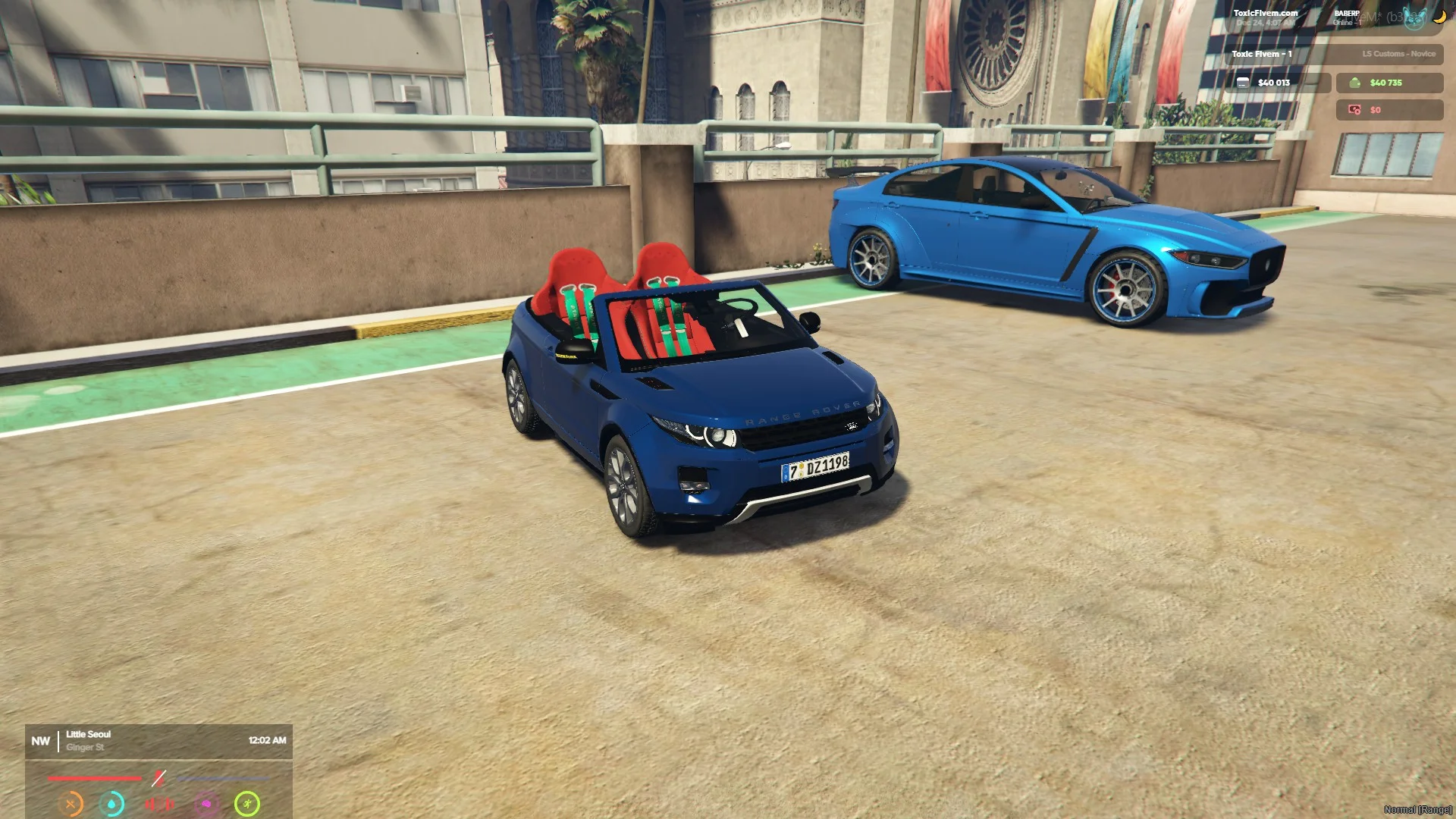Image resolution: width=1456 pixels, height=819 pixels.
Task: Open the green cash wallet icon
Action: pyautogui.click(x=1354, y=83)
